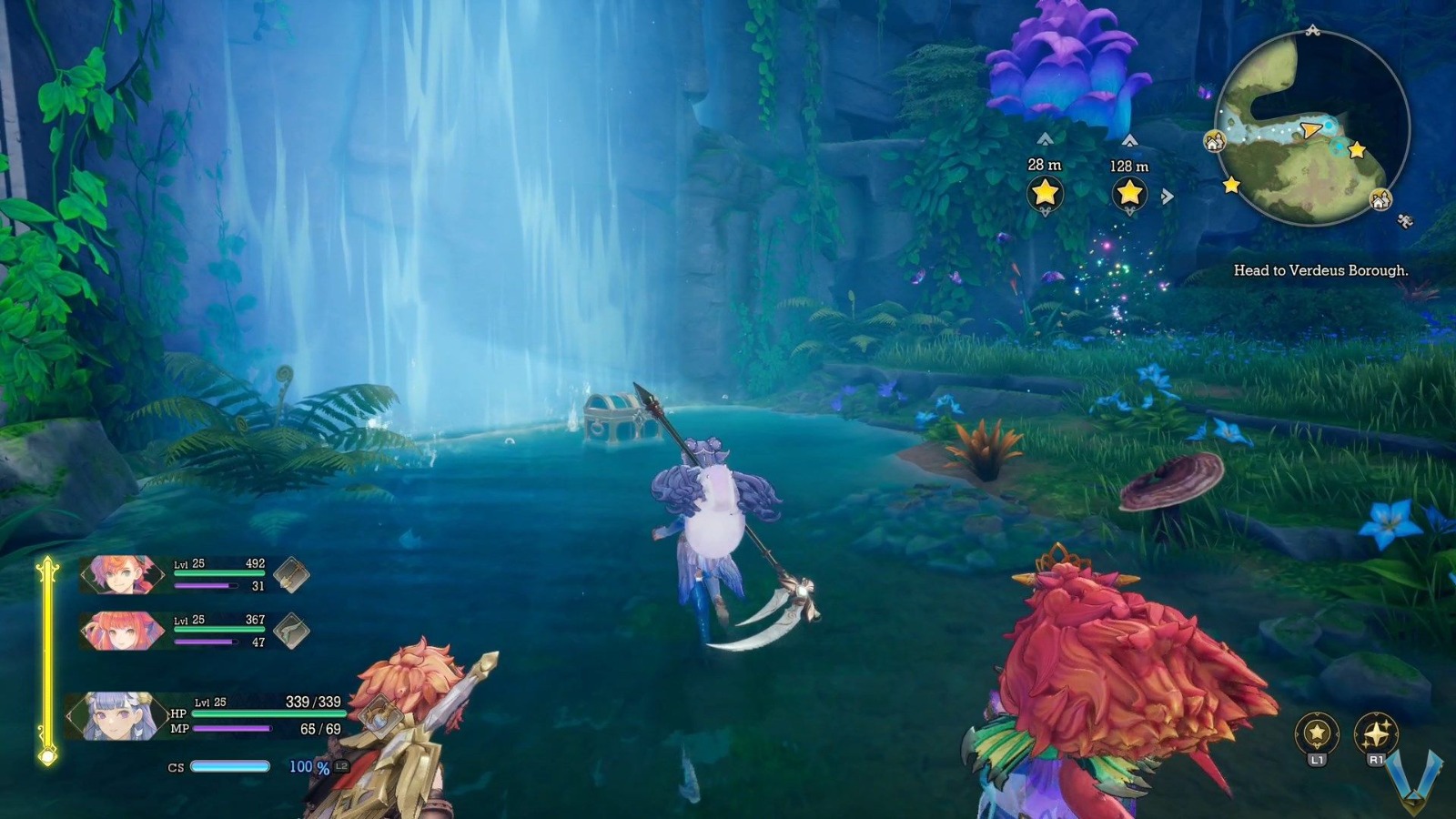The width and height of the screenshot is (1456, 819).
Task: Click the star waypoint inside the minimap
Action: tap(1355, 149)
